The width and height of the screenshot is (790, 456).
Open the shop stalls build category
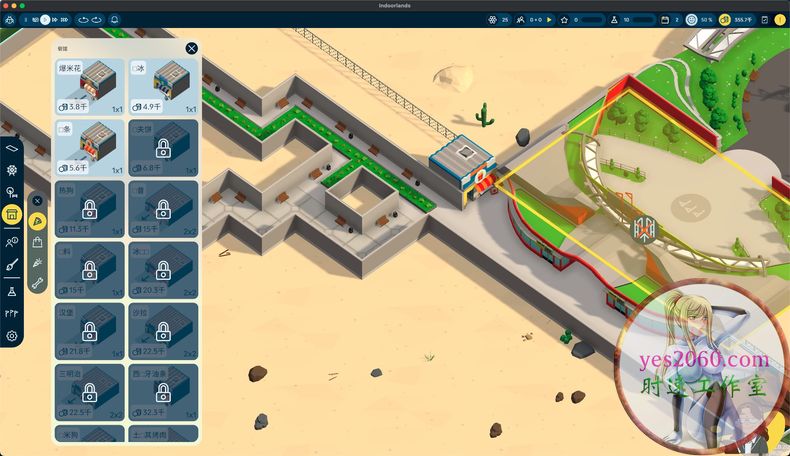pyautogui.click(x=12, y=215)
